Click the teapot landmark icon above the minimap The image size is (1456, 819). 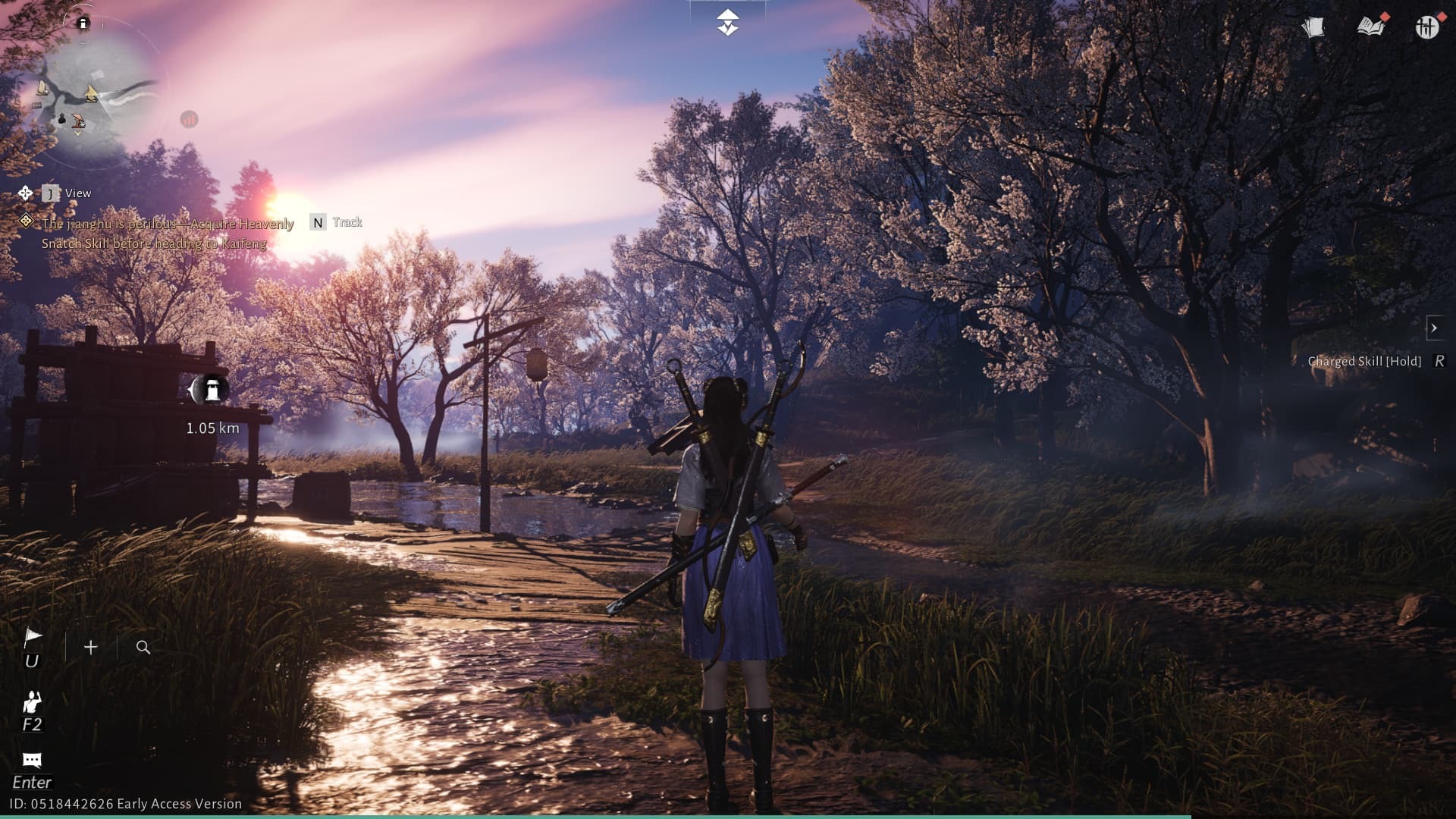tap(83, 23)
